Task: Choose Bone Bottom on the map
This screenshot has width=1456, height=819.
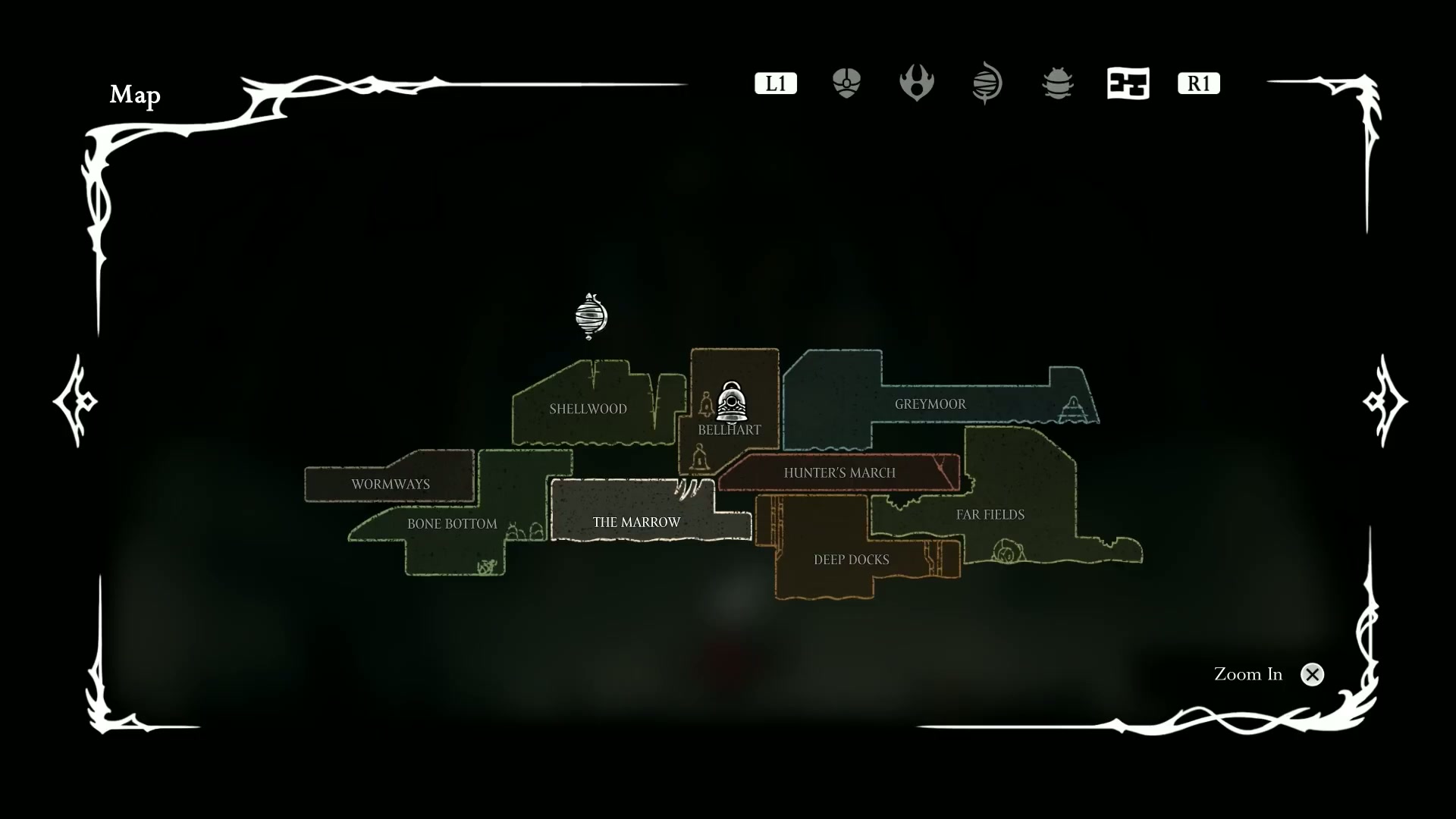Action: point(452,524)
